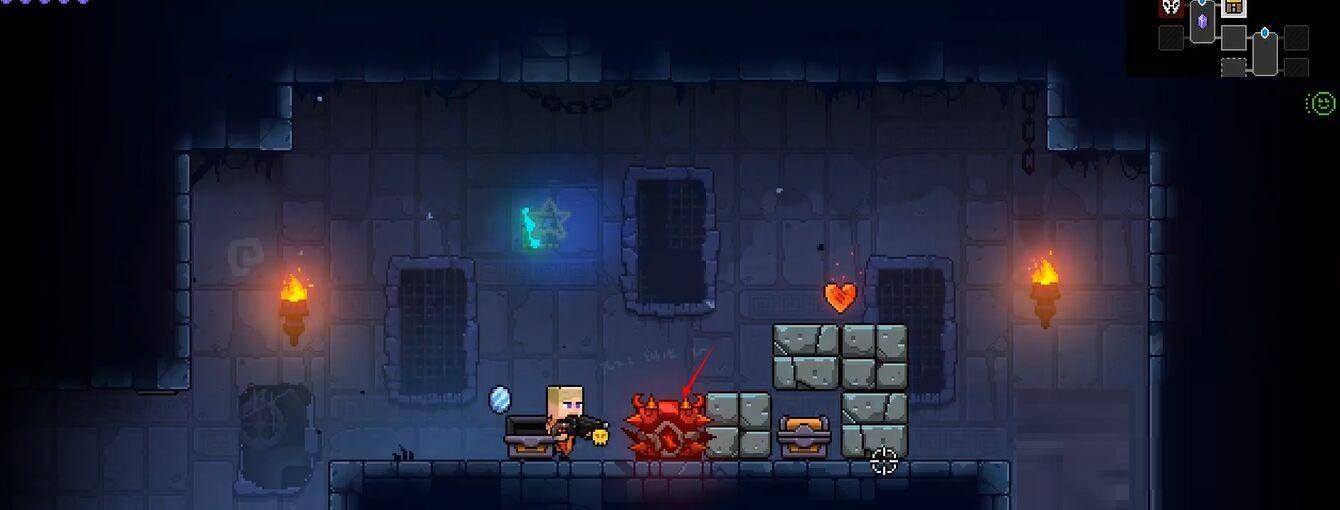Select the dashed-outline room on minimap
1340x510 pixels.
click(x=1234, y=67)
